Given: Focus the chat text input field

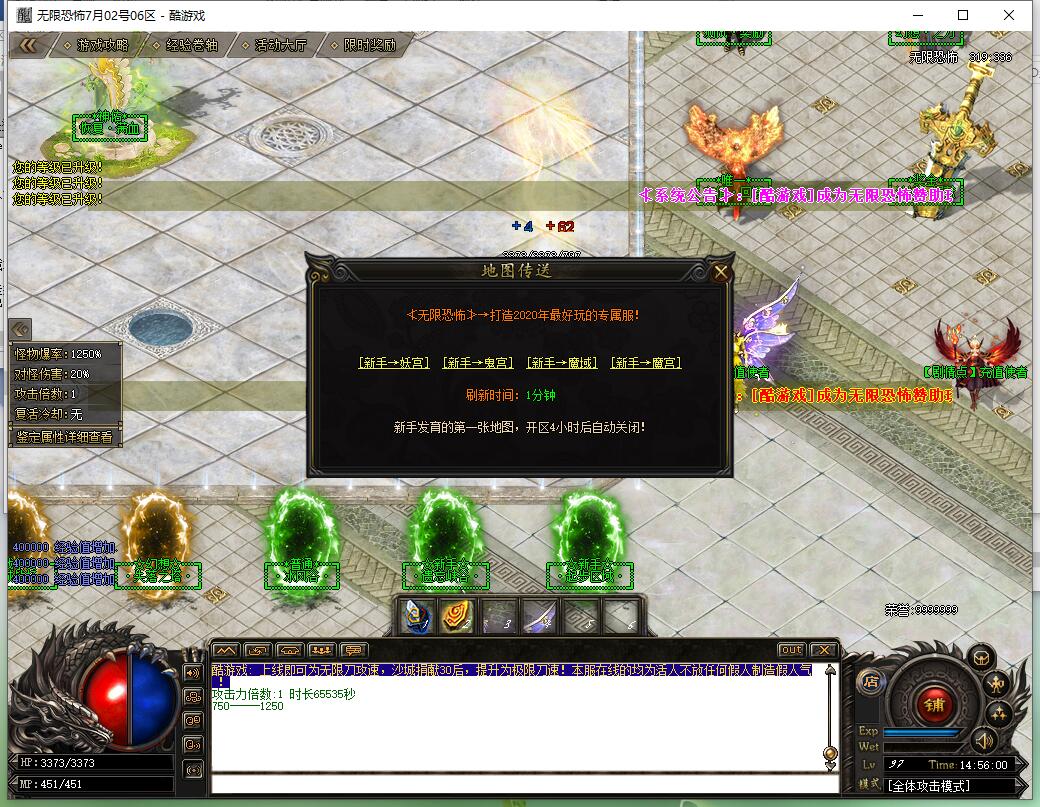Looking at the screenshot, I should click(520, 785).
